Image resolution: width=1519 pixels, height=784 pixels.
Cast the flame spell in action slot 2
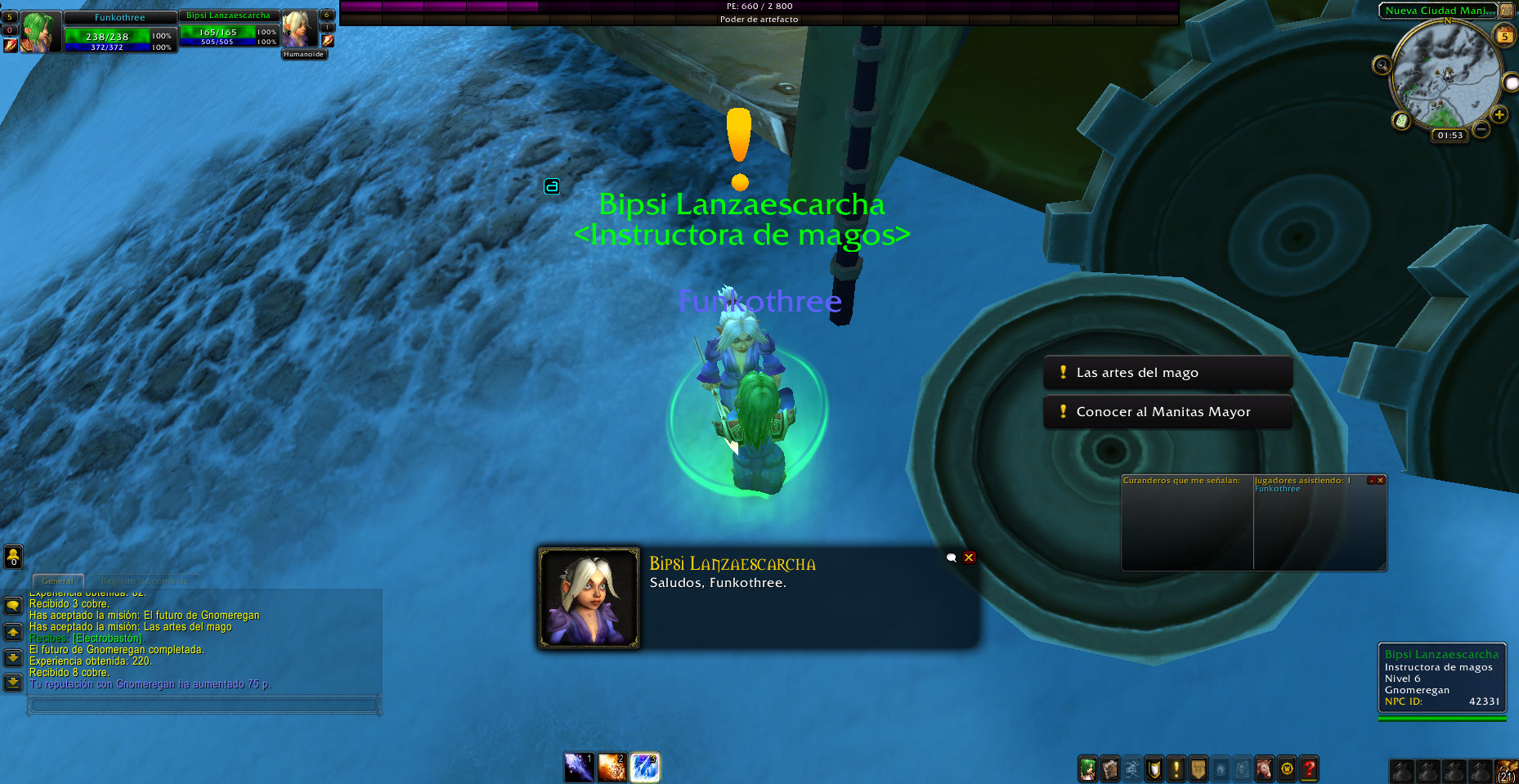[x=612, y=768]
